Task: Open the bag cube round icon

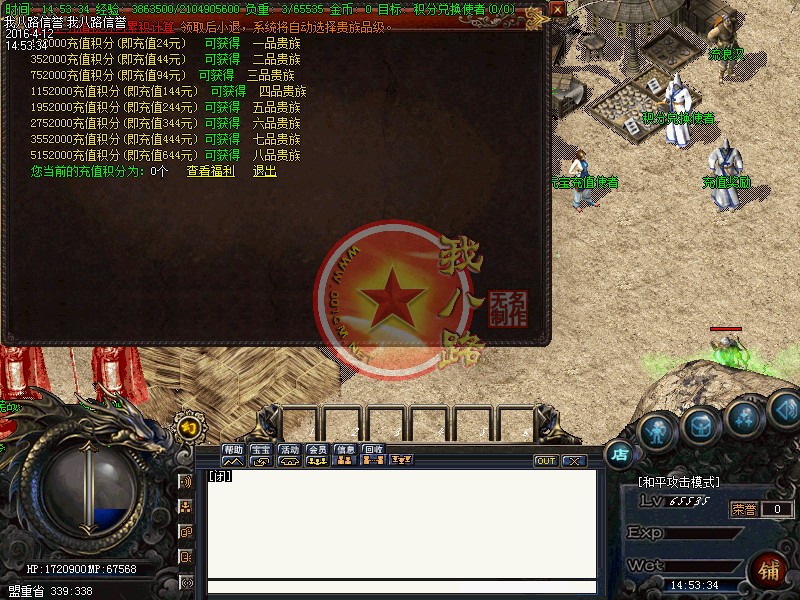Action: tap(701, 427)
